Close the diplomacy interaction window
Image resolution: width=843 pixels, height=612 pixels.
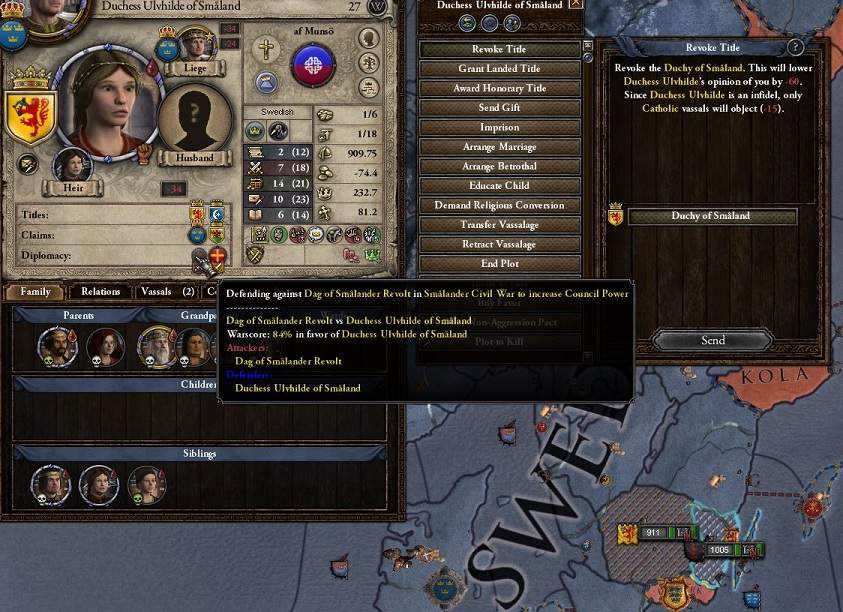[574, 4]
